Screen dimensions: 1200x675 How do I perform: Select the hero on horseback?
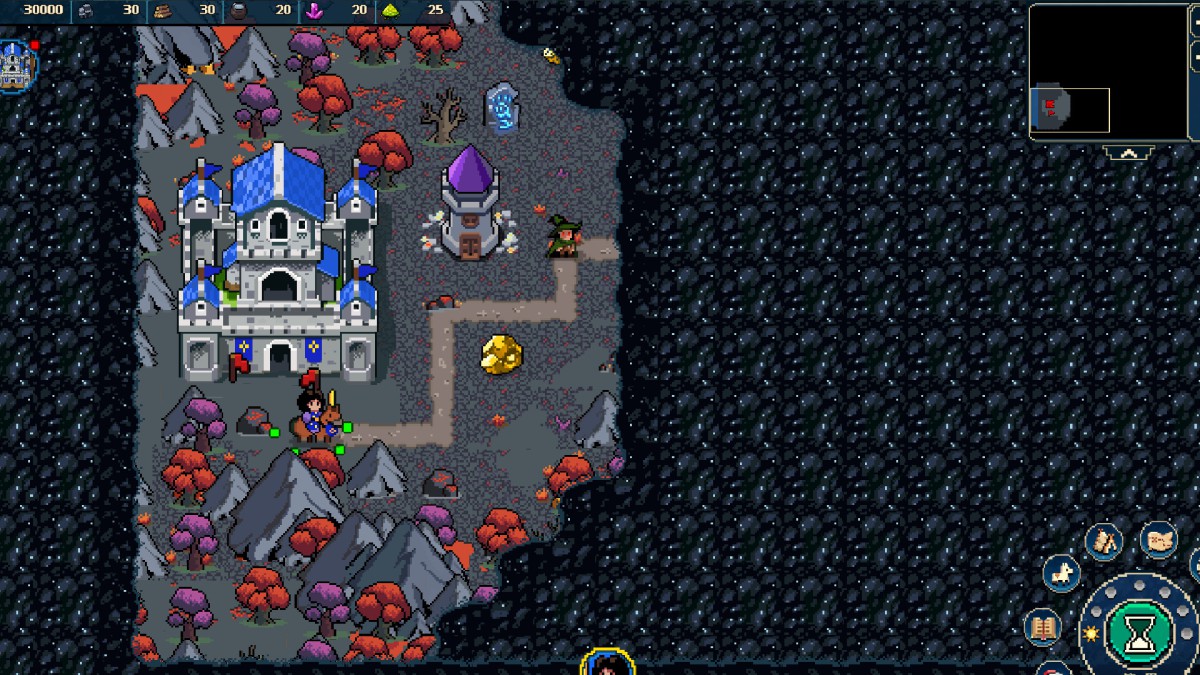pyautogui.click(x=316, y=414)
